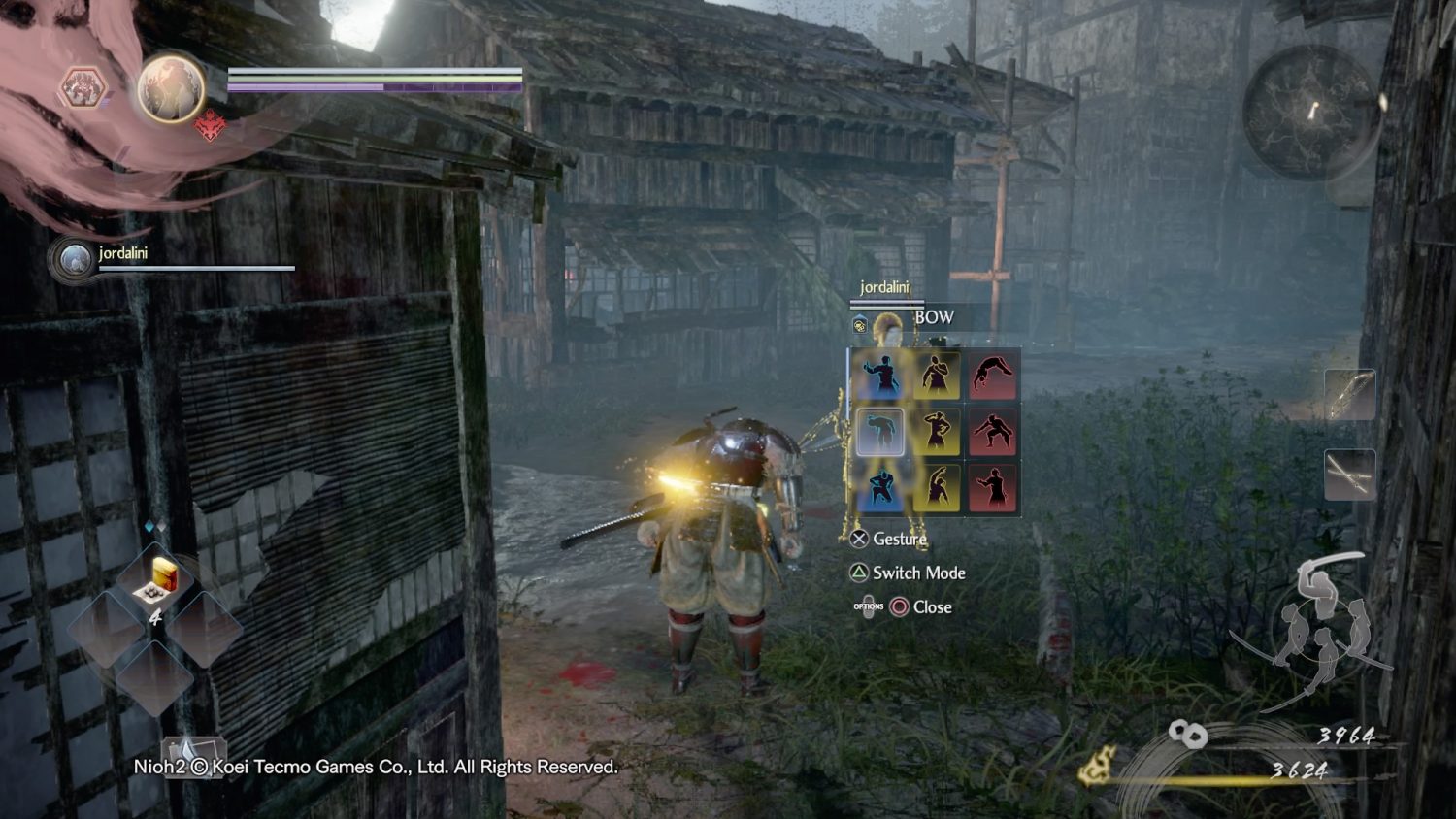Select the blue kneeling gesture tile
The width and height of the screenshot is (1456, 819).
[880, 487]
